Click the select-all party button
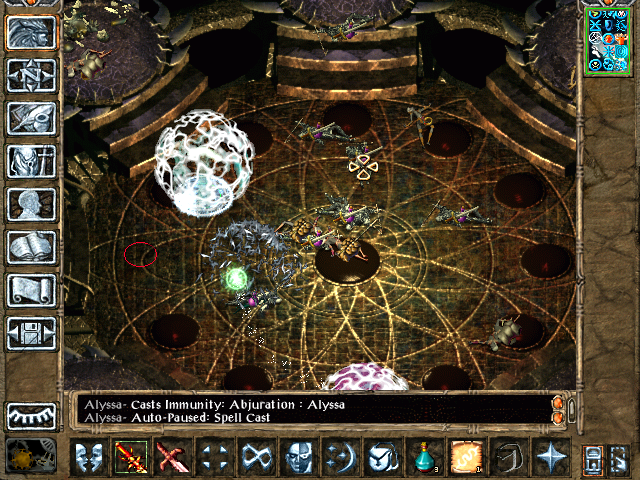The image size is (640, 480). click(593, 458)
